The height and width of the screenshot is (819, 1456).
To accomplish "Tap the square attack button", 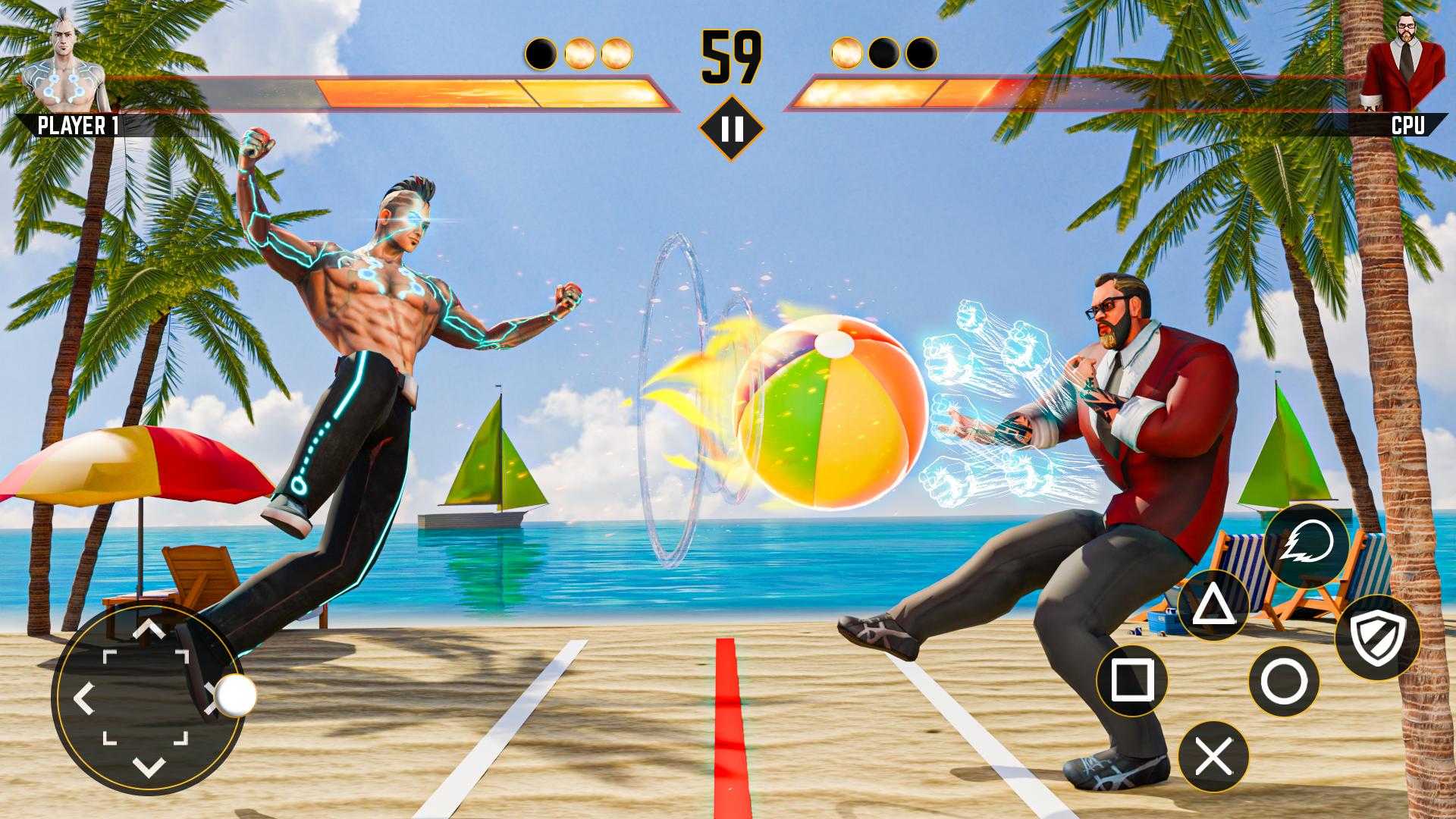I will pyautogui.click(x=1132, y=680).
